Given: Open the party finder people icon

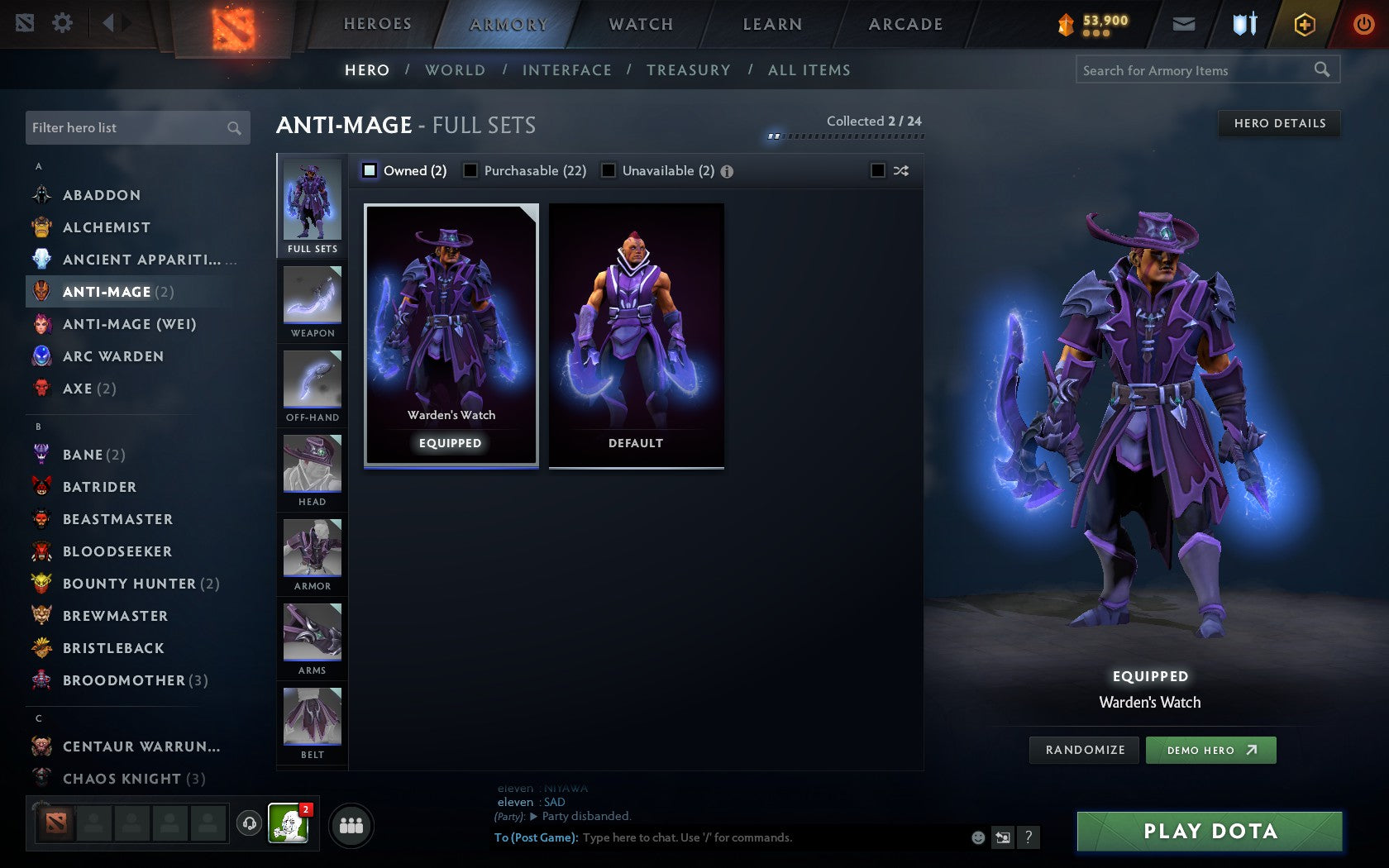Looking at the screenshot, I should (351, 823).
